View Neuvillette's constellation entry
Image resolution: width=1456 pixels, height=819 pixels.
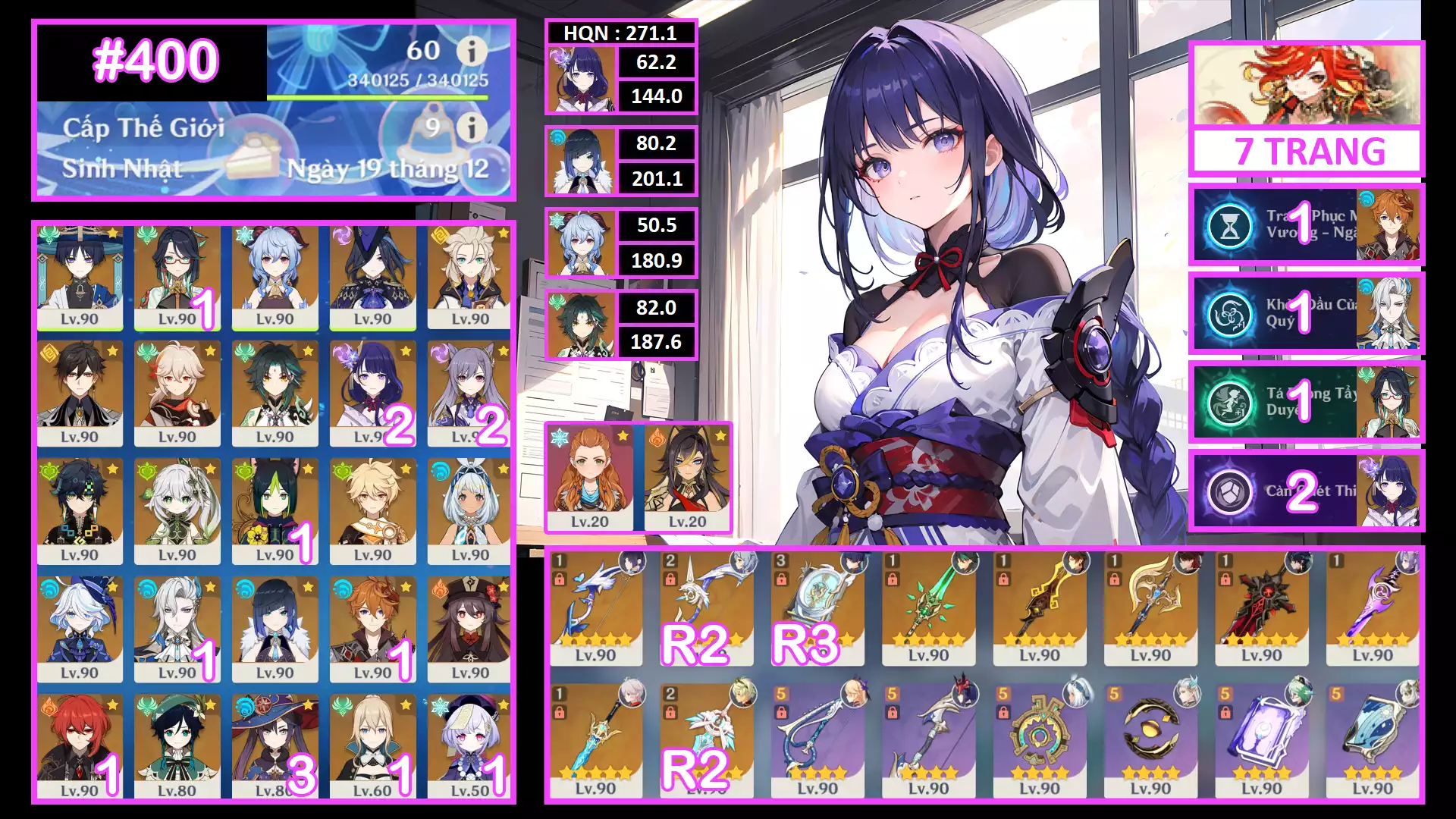coord(1306,313)
